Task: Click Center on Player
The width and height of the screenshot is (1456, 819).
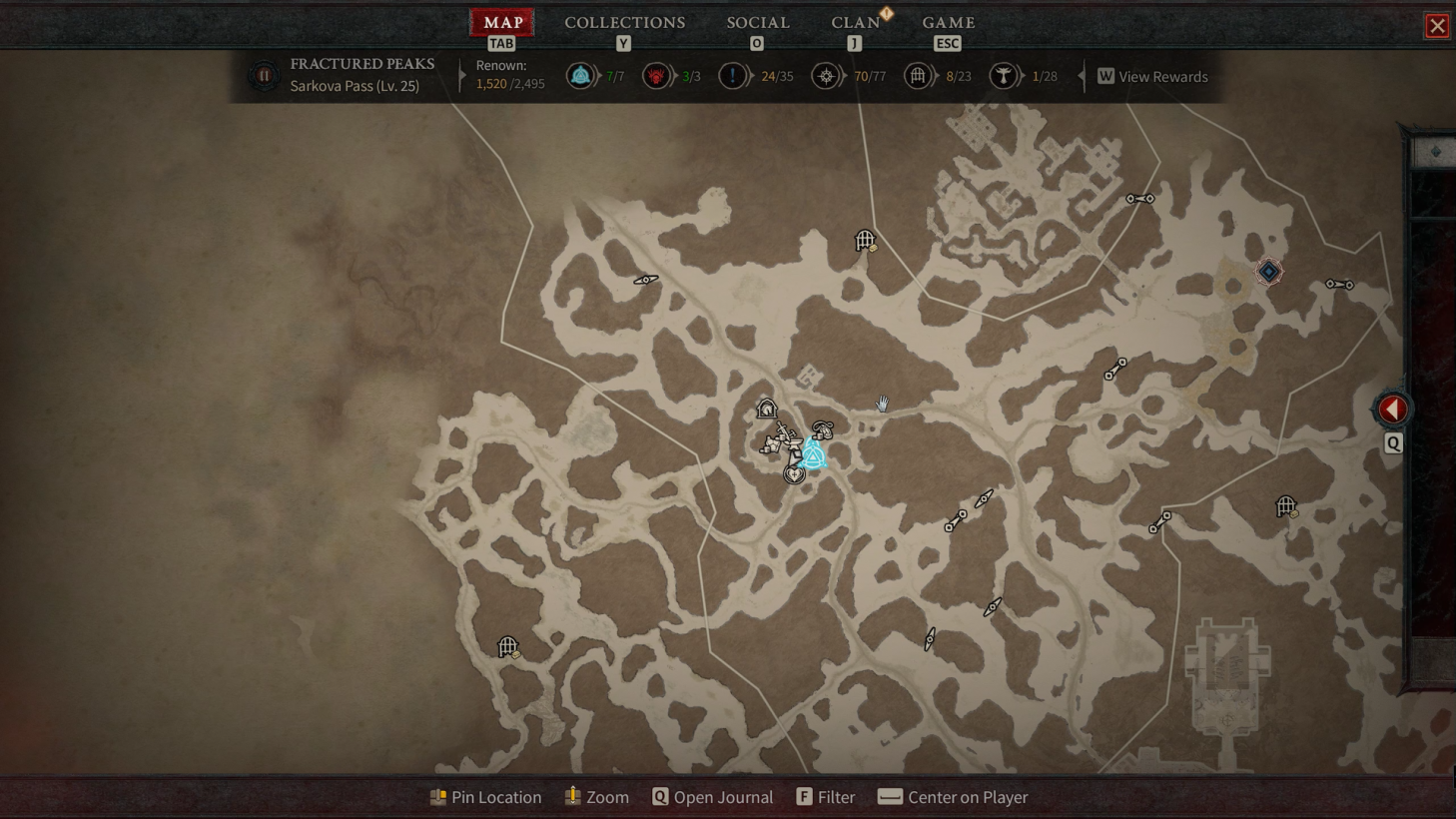Action: pyautogui.click(x=953, y=797)
